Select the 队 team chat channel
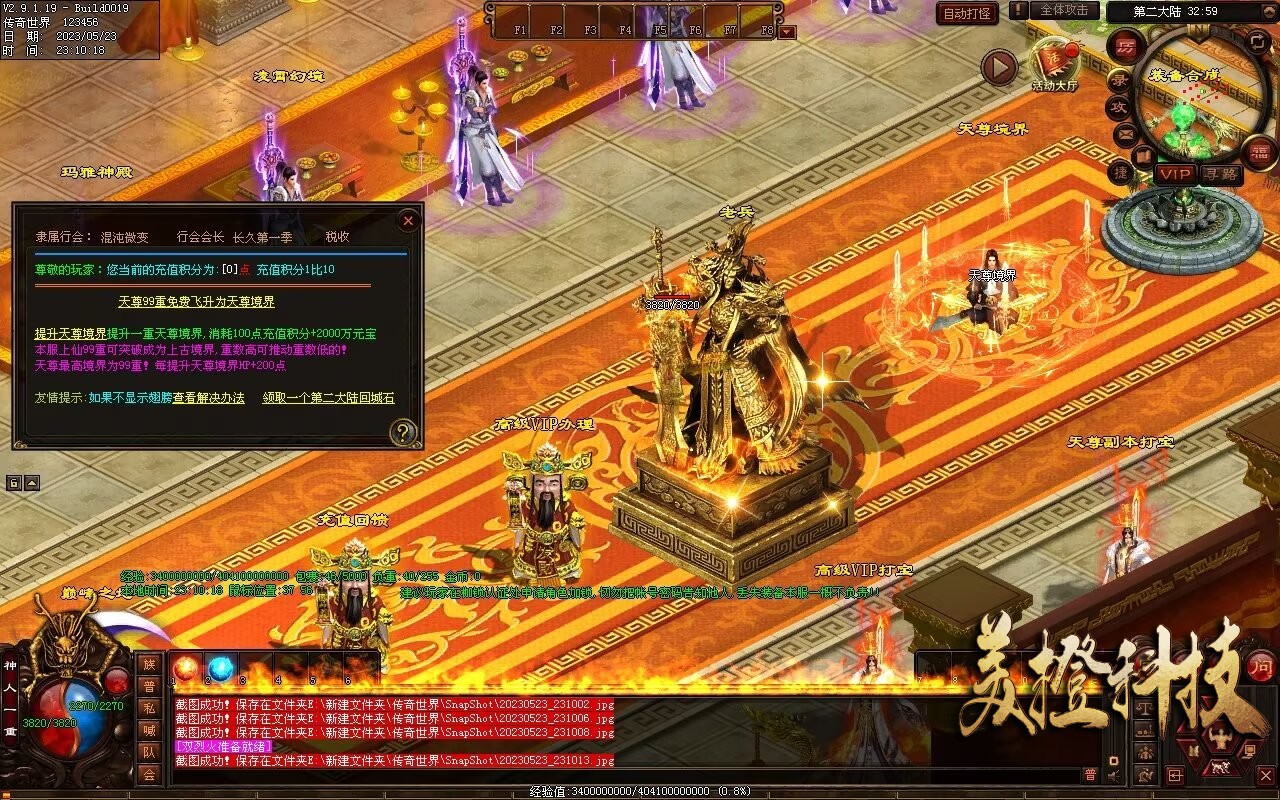This screenshot has width=1280, height=800. (149, 752)
